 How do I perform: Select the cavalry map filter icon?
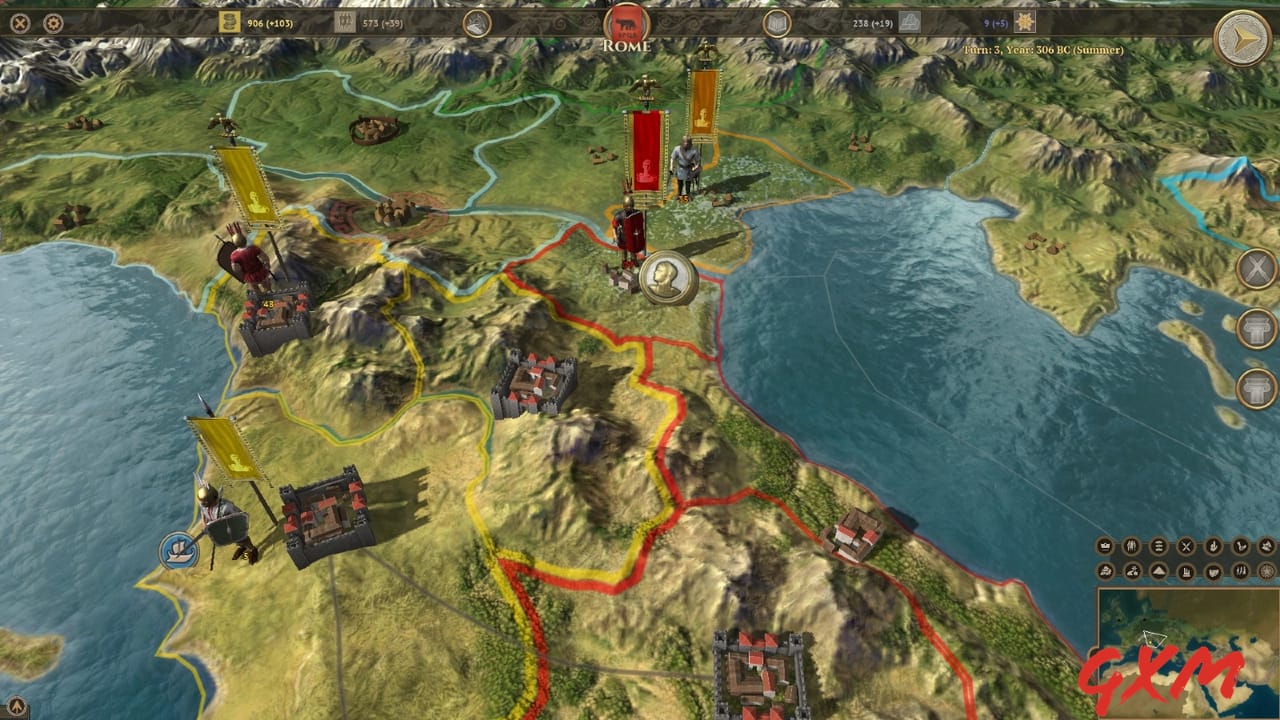[1132, 571]
